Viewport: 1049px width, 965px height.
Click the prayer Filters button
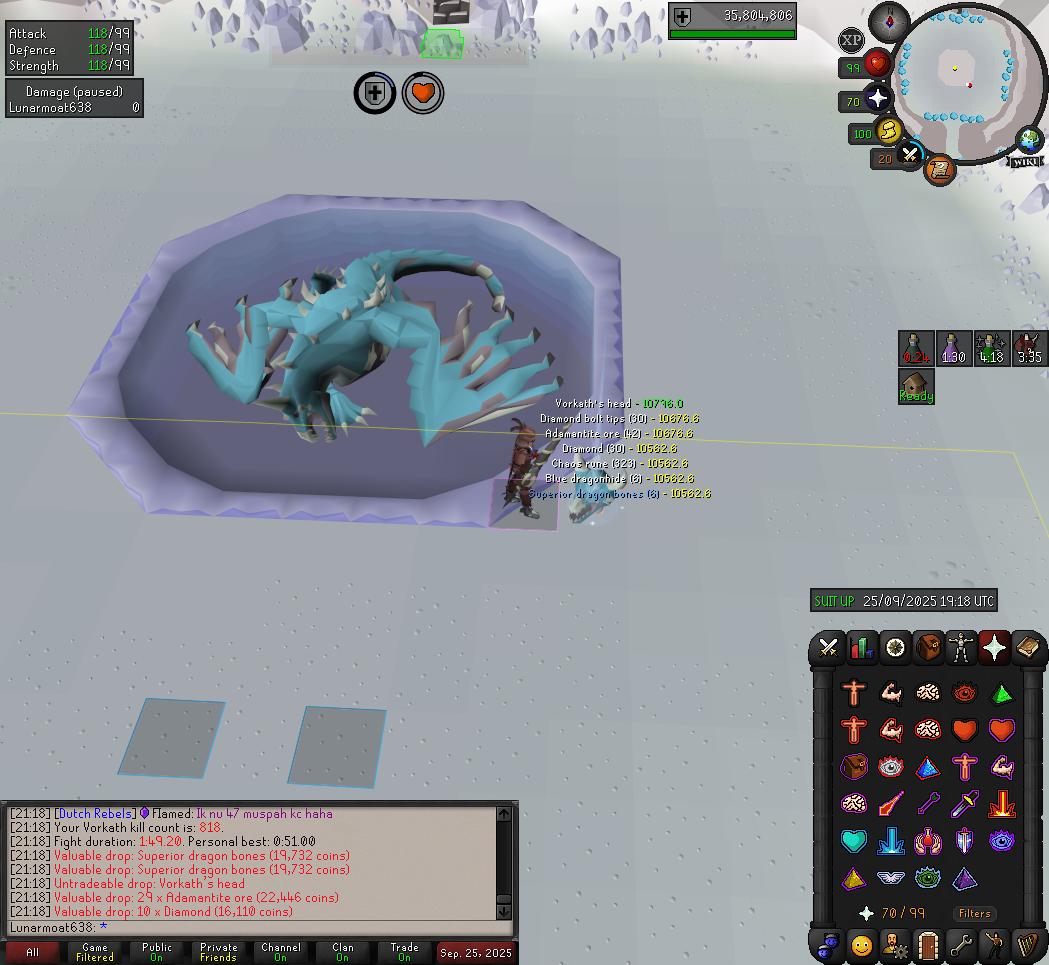(x=974, y=913)
